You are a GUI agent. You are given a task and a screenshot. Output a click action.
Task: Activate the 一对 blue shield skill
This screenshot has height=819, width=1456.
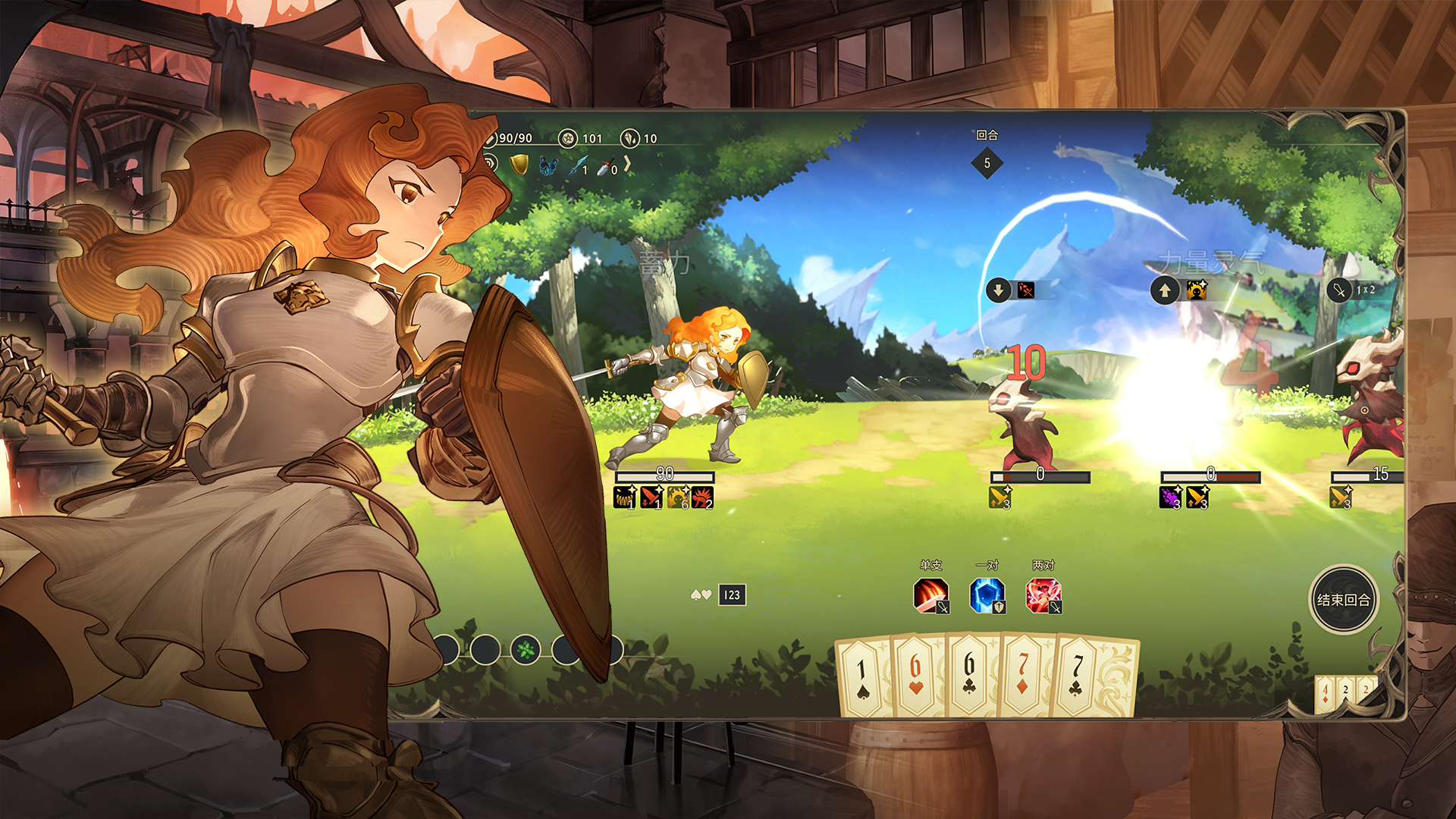[x=987, y=595]
